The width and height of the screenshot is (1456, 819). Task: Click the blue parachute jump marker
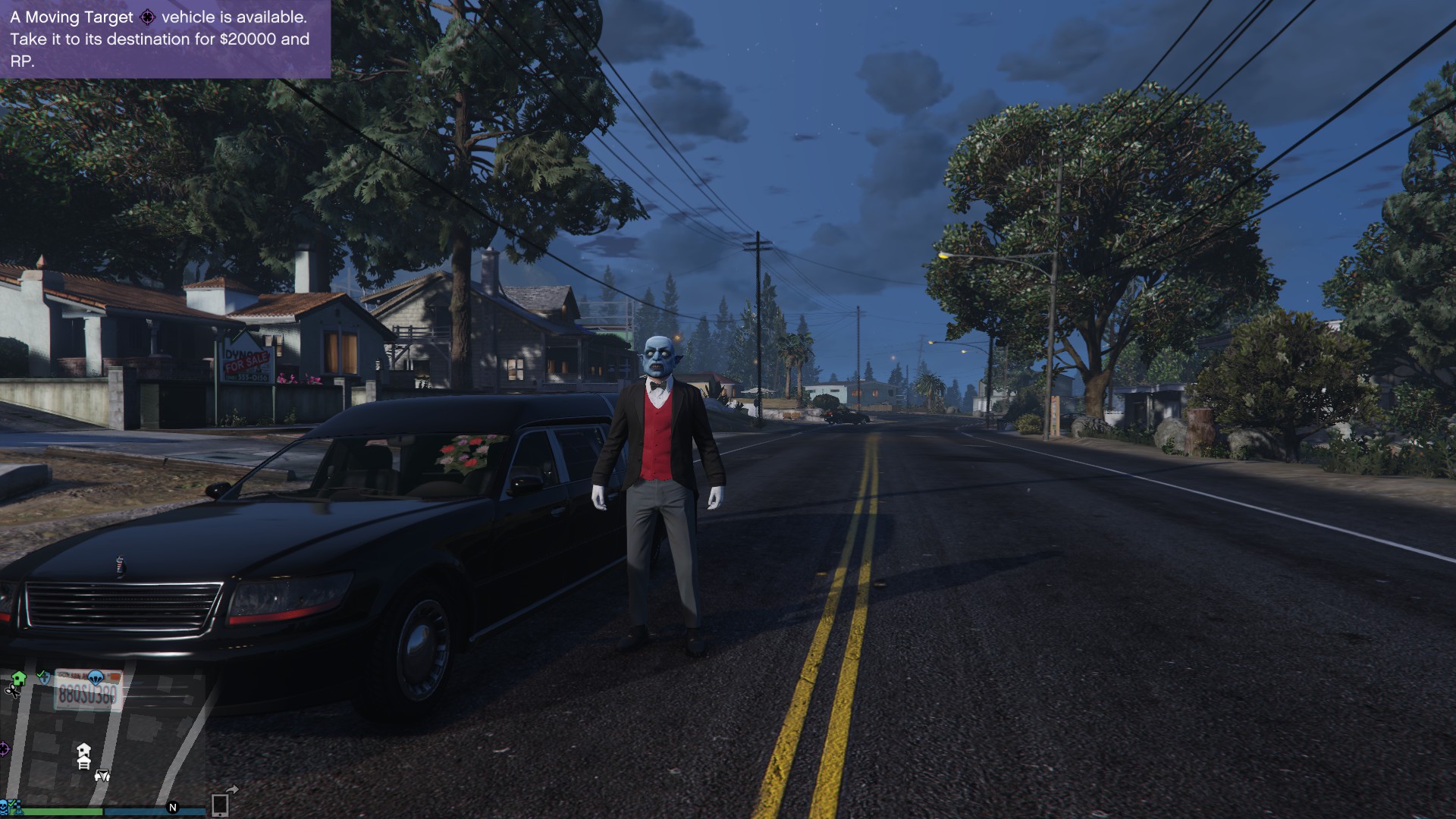[96, 676]
